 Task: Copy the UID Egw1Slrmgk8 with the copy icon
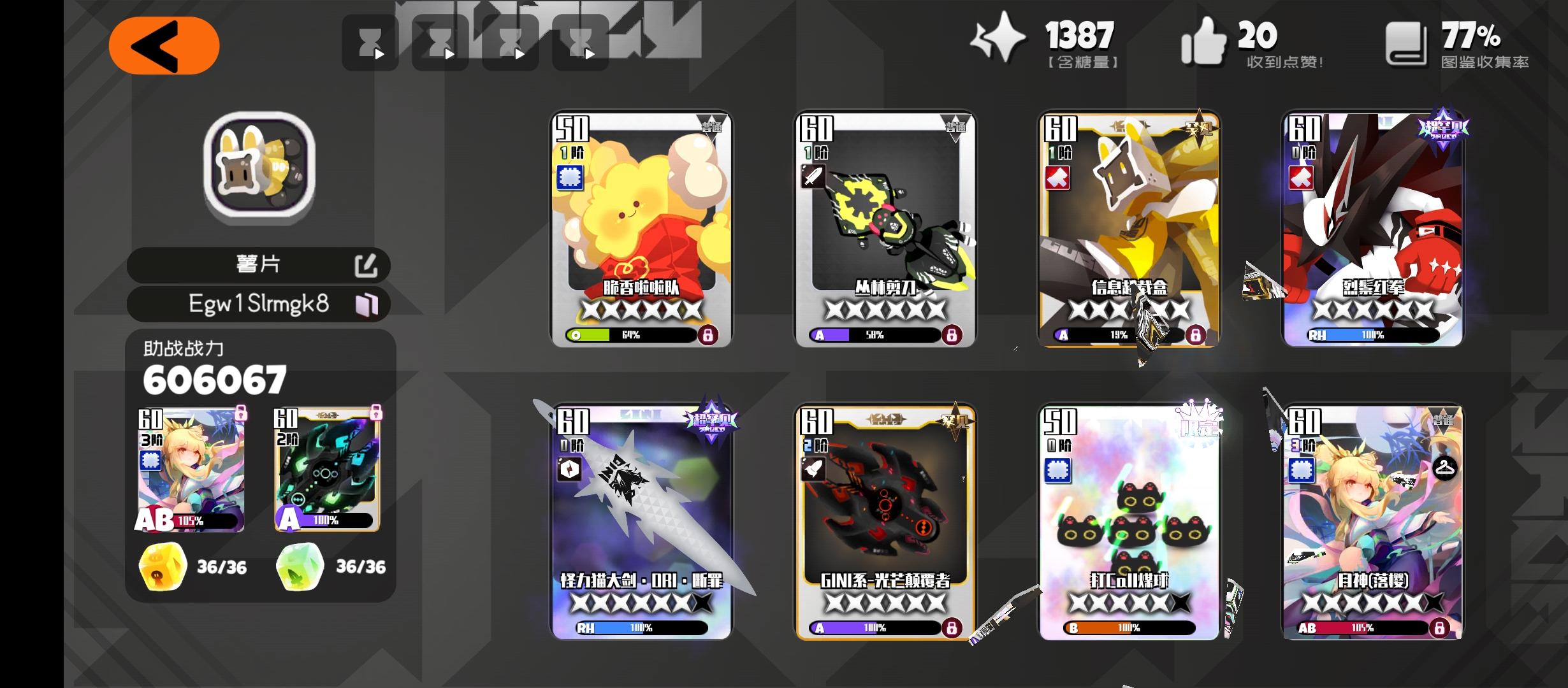tap(370, 305)
